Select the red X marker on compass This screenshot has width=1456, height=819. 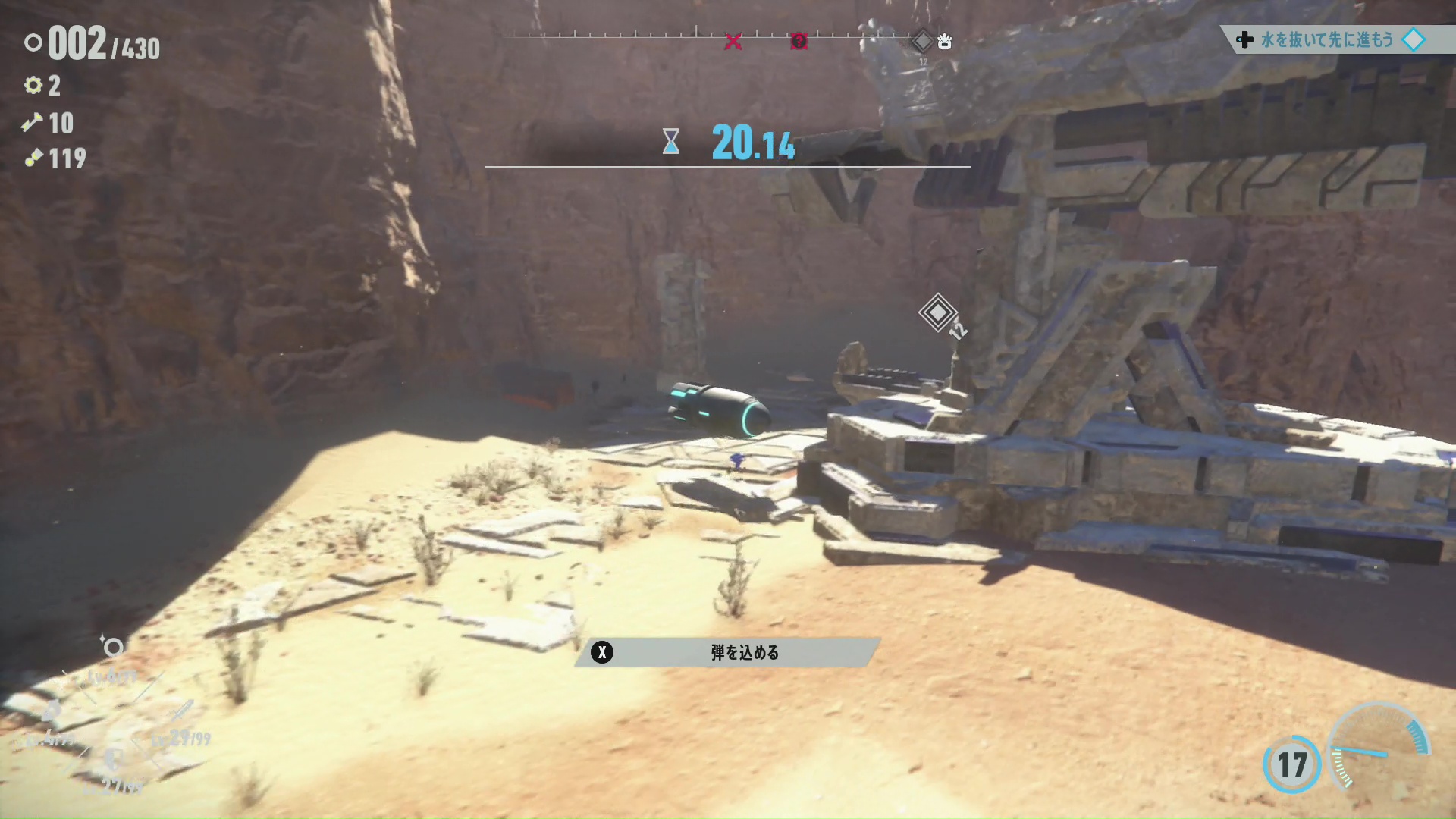733,42
